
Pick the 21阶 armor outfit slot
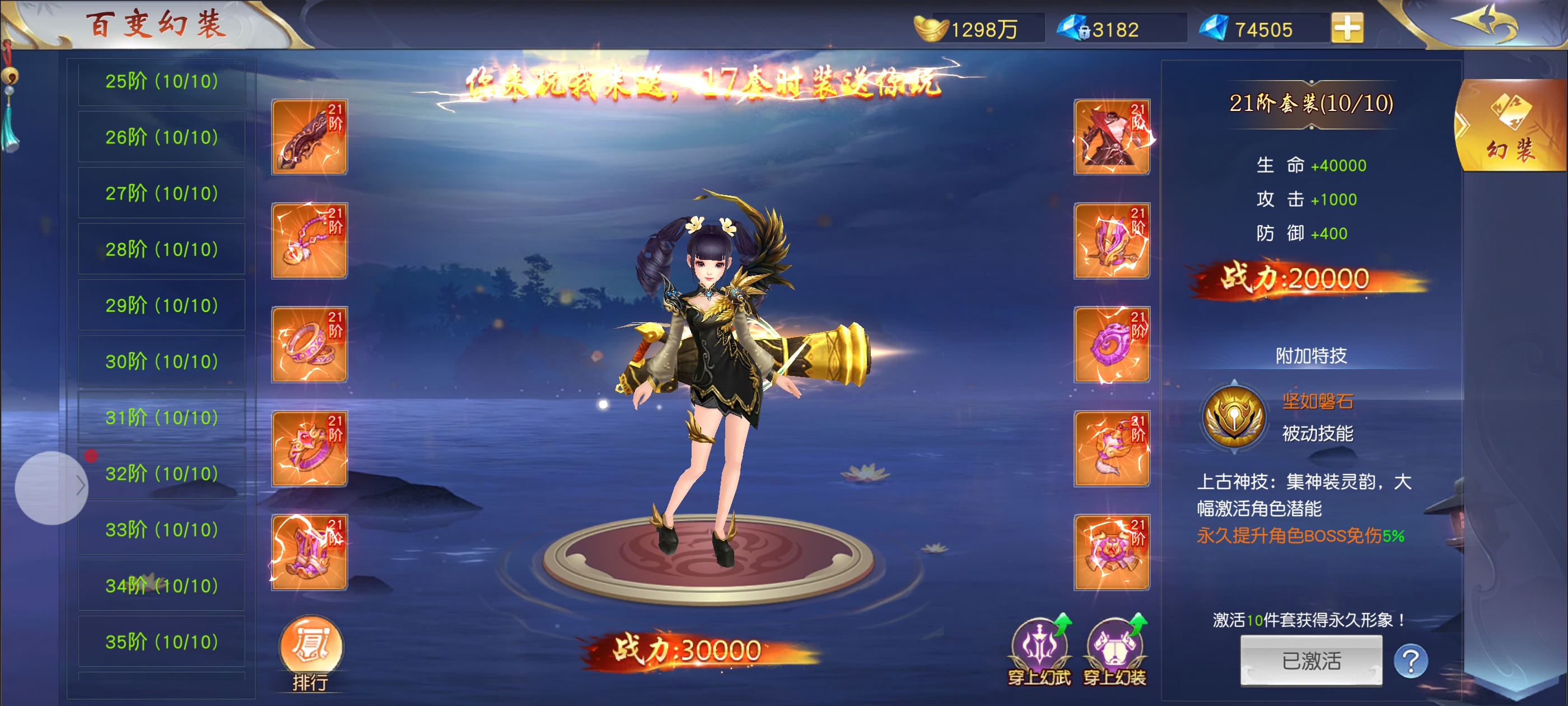[1112, 137]
